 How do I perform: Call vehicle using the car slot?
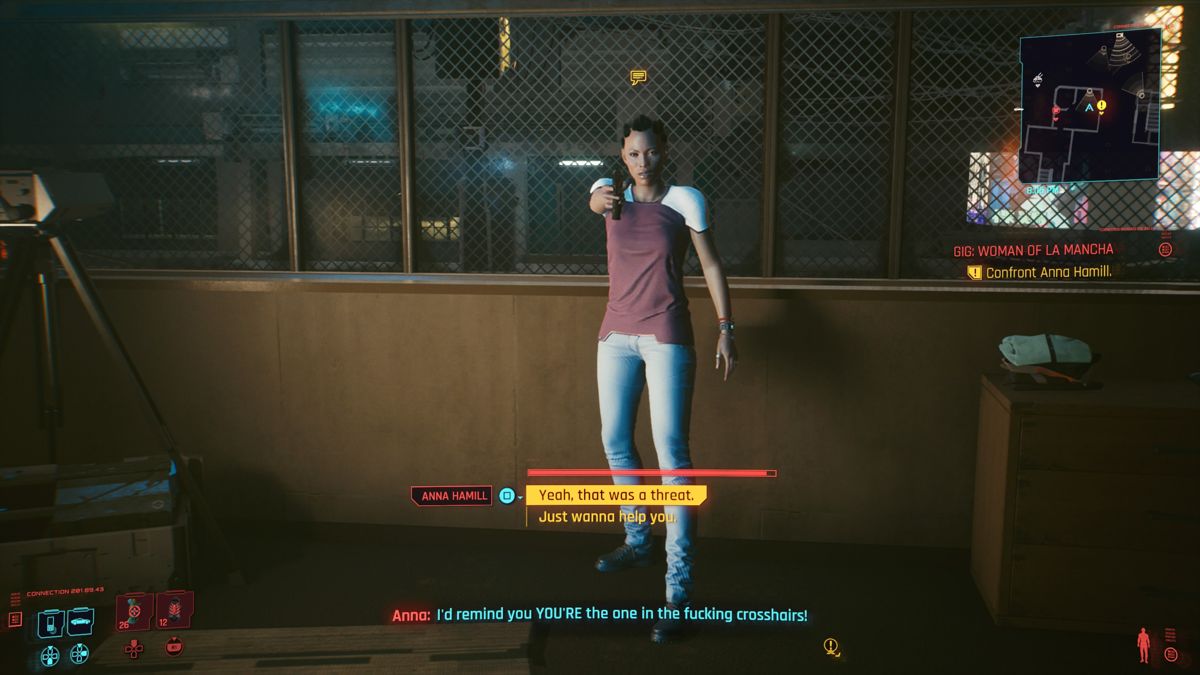pos(80,622)
